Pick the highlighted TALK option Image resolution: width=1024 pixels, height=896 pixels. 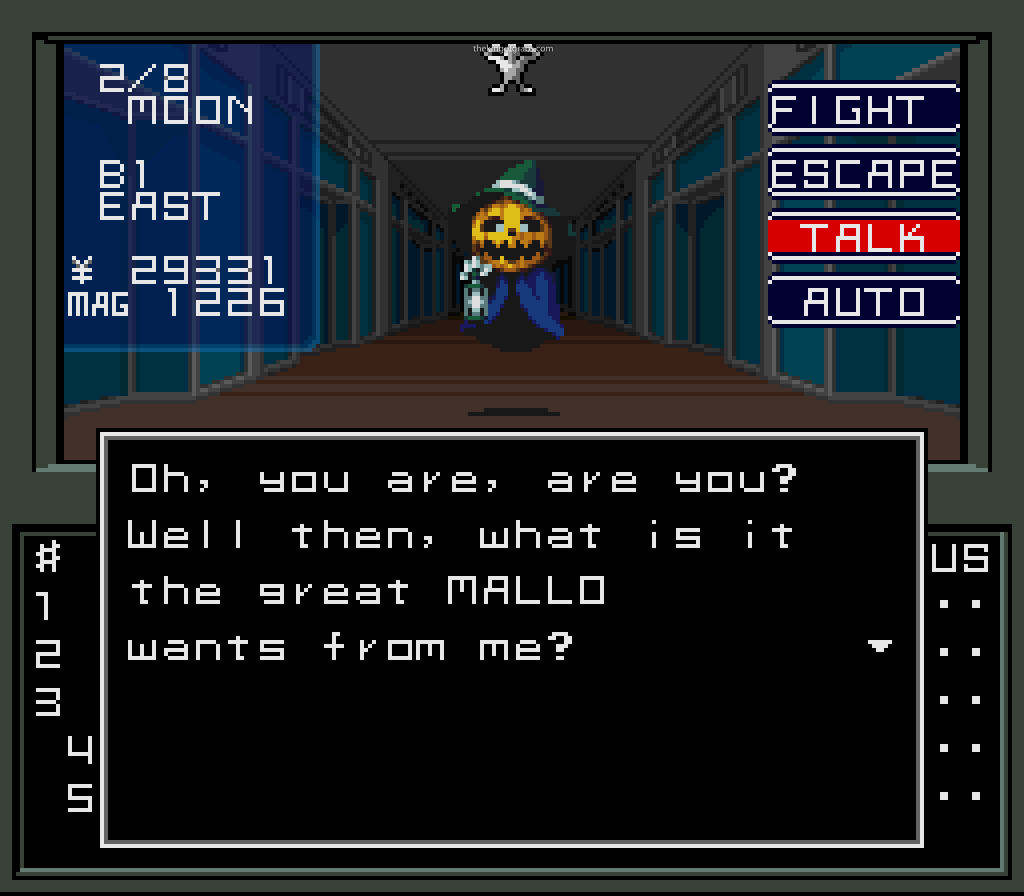click(864, 238)
